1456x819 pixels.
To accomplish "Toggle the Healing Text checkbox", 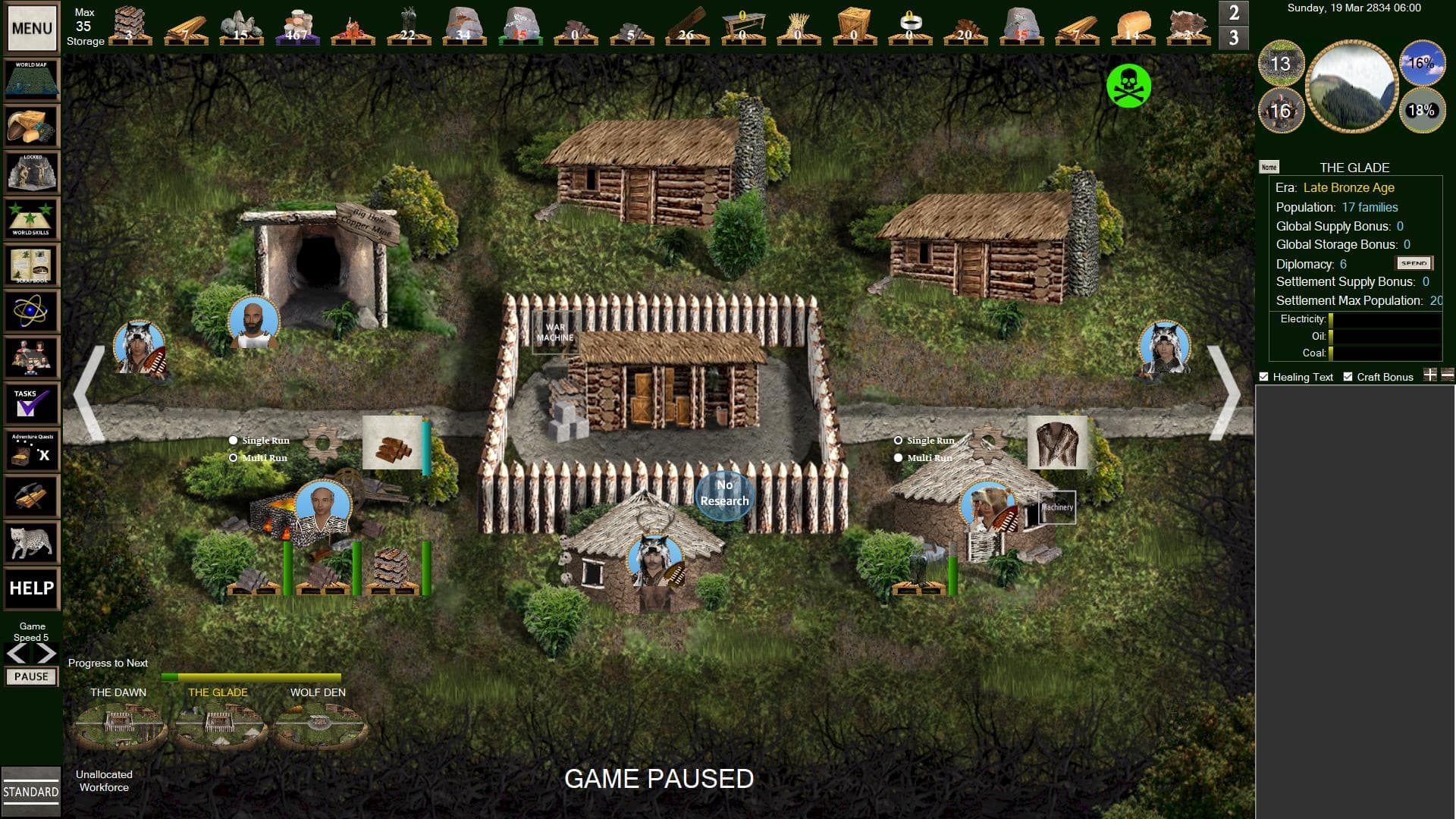I will 1263,377.
